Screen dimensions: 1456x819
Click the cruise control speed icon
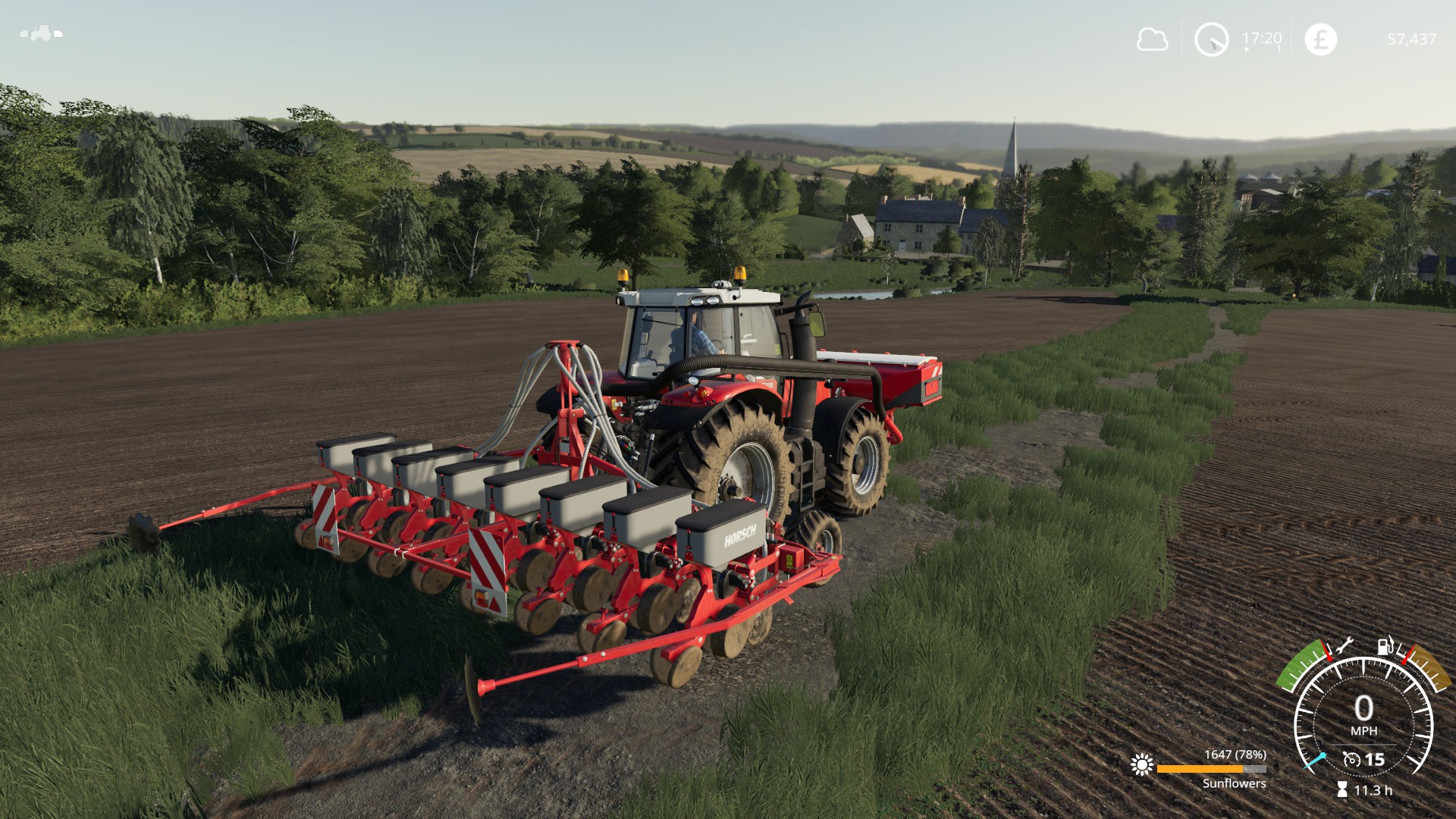(1351, 759)
